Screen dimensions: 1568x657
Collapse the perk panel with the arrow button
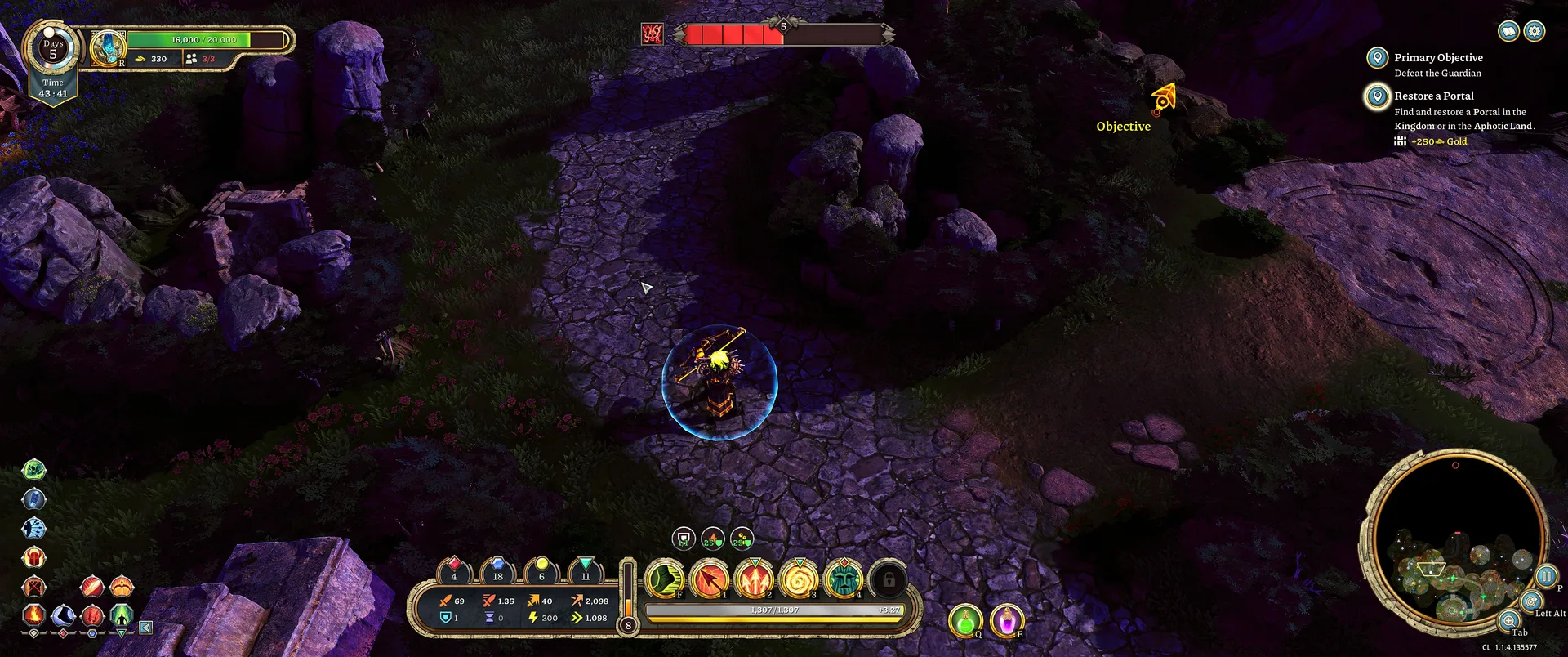point(145,628)
